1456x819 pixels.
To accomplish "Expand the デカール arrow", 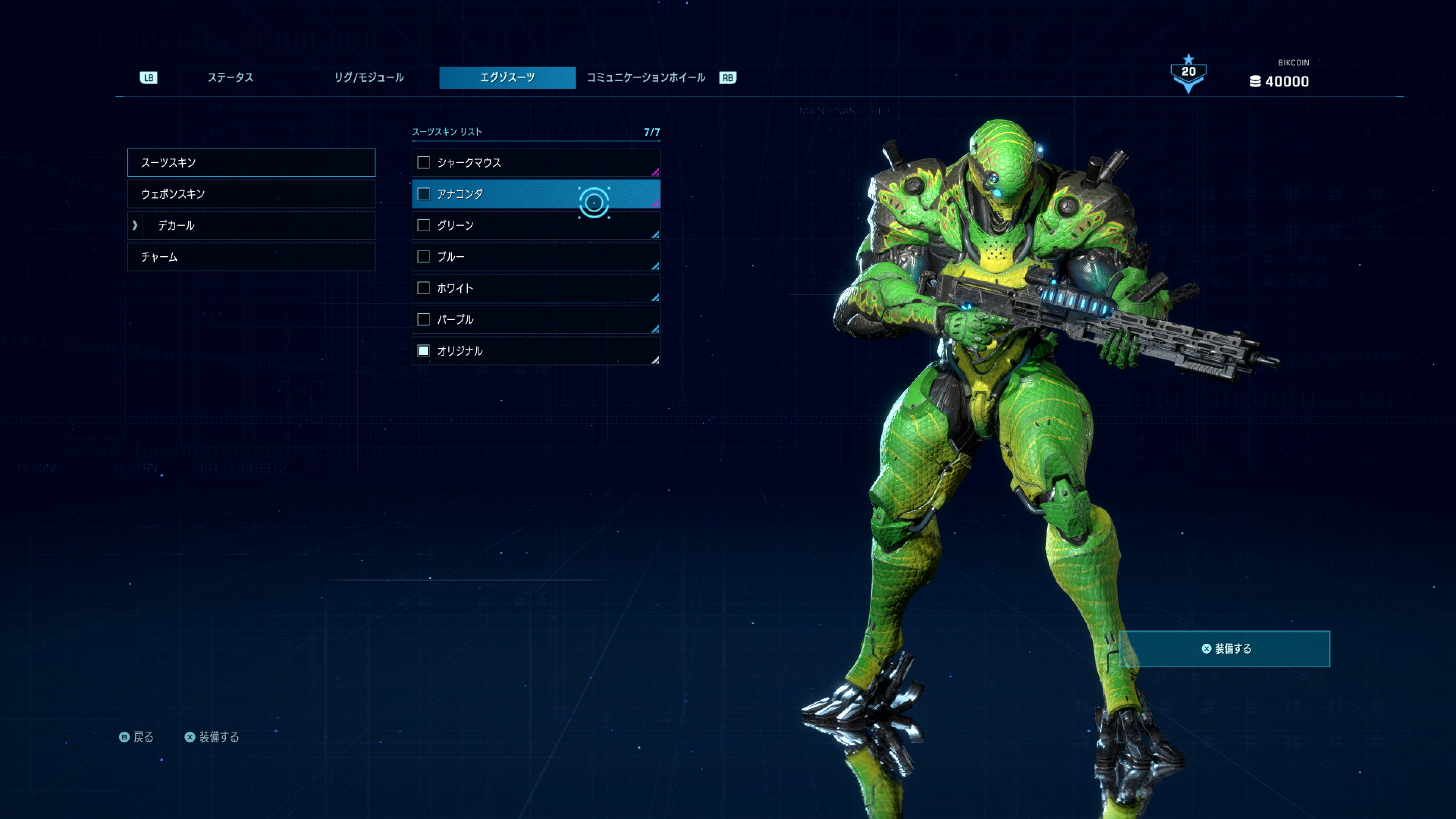I will (135, 226).
